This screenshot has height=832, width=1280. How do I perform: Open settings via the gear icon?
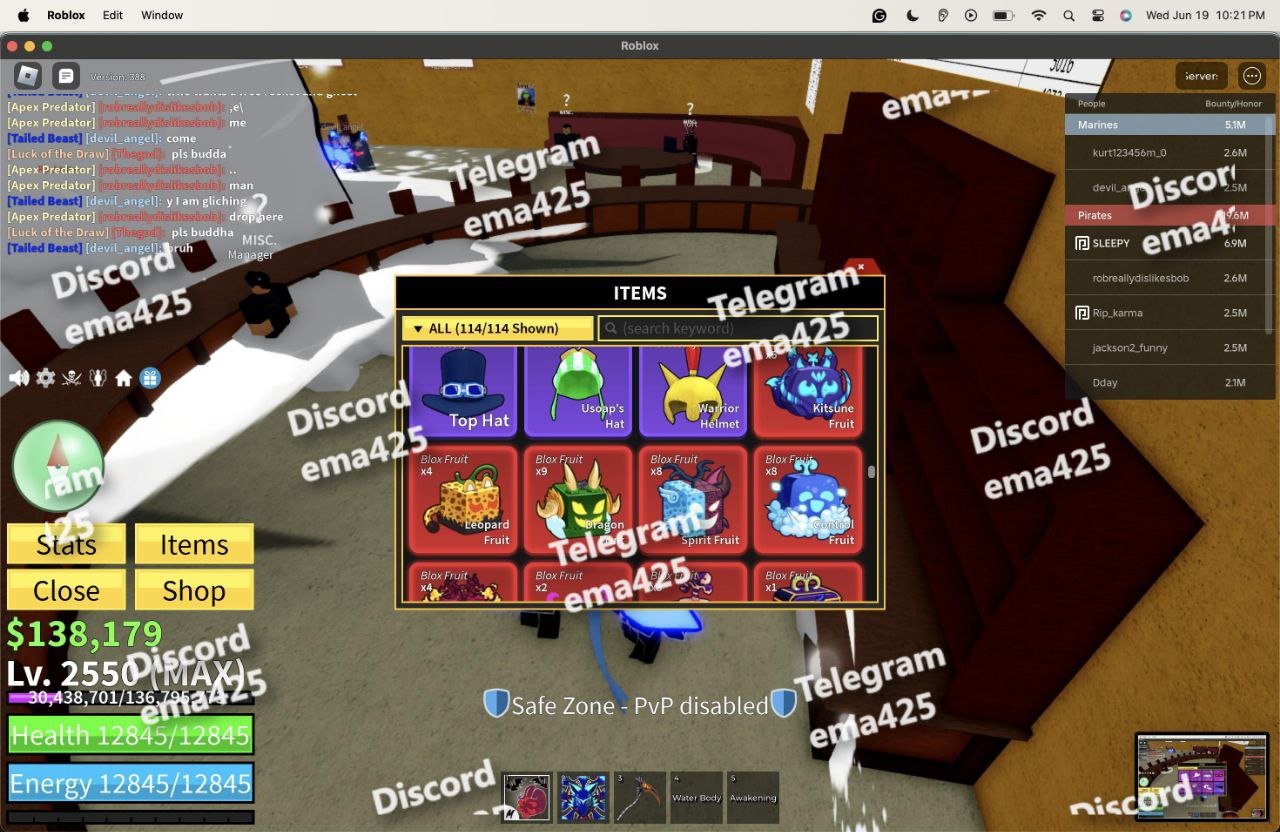46,378
